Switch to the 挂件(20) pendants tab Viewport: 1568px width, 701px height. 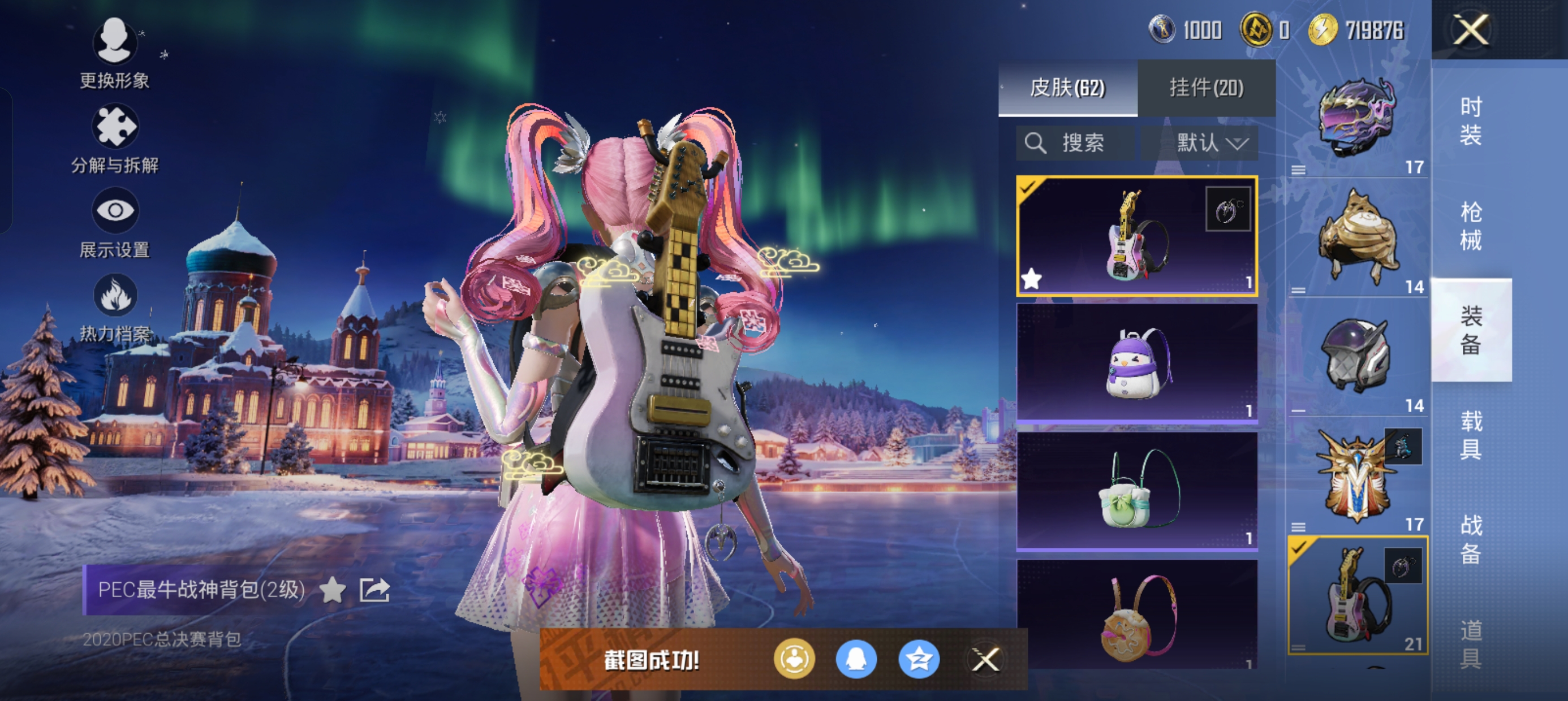(x=1207, y=88)
